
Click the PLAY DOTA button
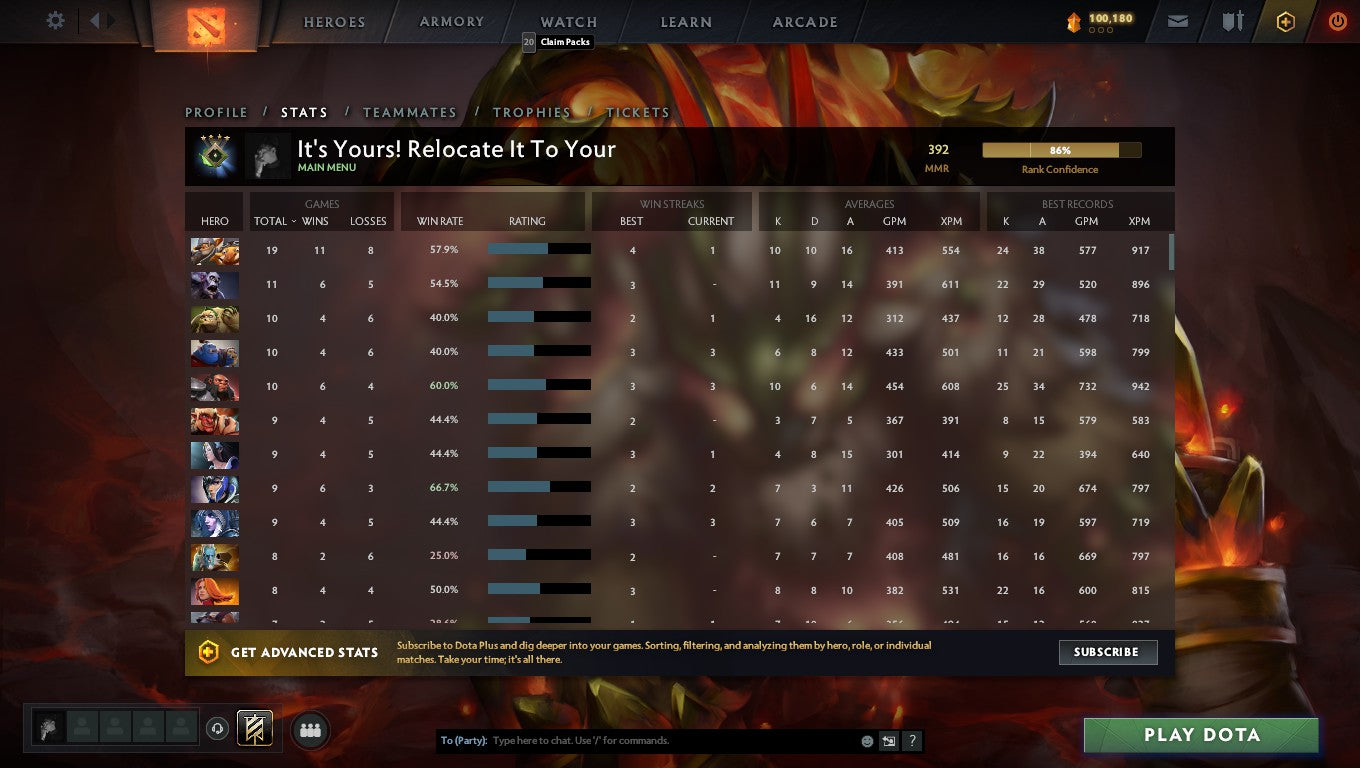click(1200, 734)
